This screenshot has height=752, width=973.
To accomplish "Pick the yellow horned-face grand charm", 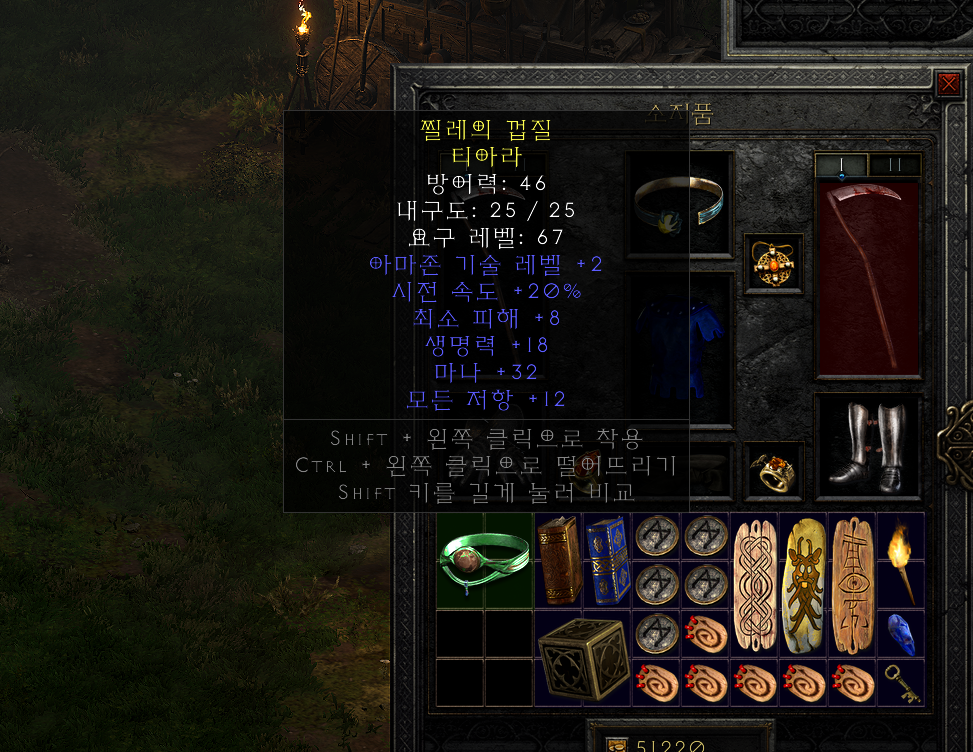I will click(x=803, y=584).
